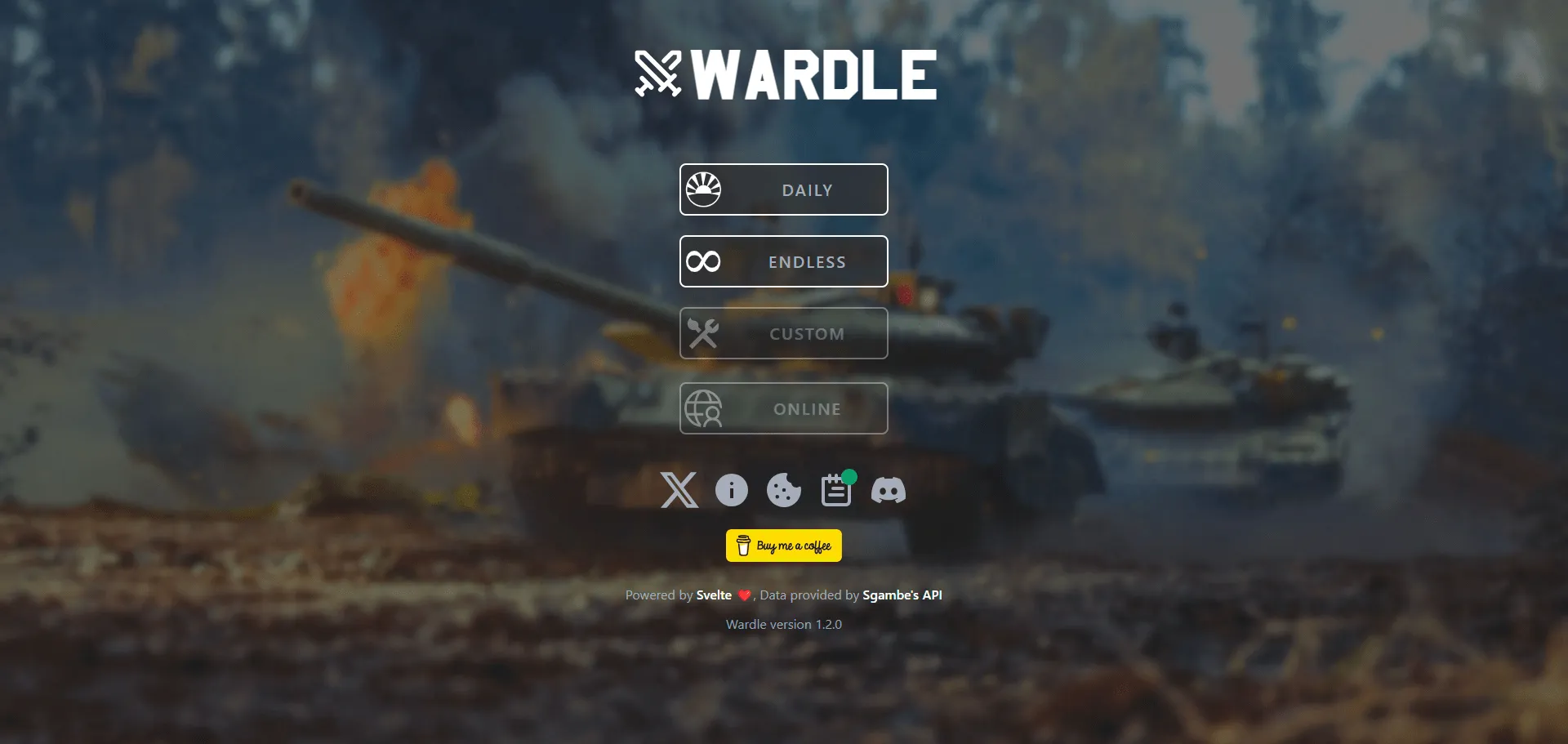Join Discord via the Discord icon
Screen dimensions: 1568x744
(x=889, y=490)
